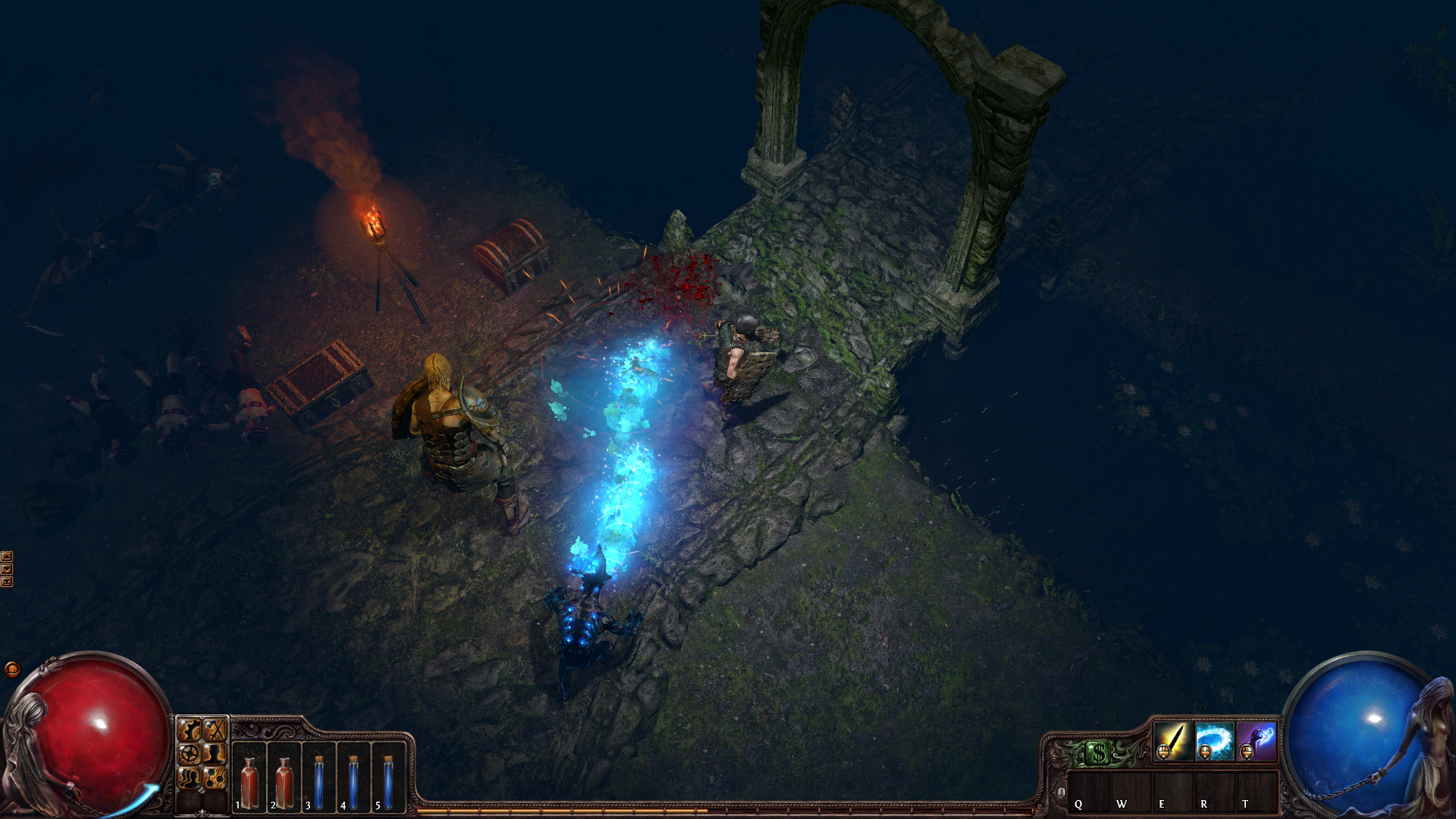Use the red life flask in slot 1
Image resolution: width=1456 pixels, height=819 pixels.
point(249,781)
